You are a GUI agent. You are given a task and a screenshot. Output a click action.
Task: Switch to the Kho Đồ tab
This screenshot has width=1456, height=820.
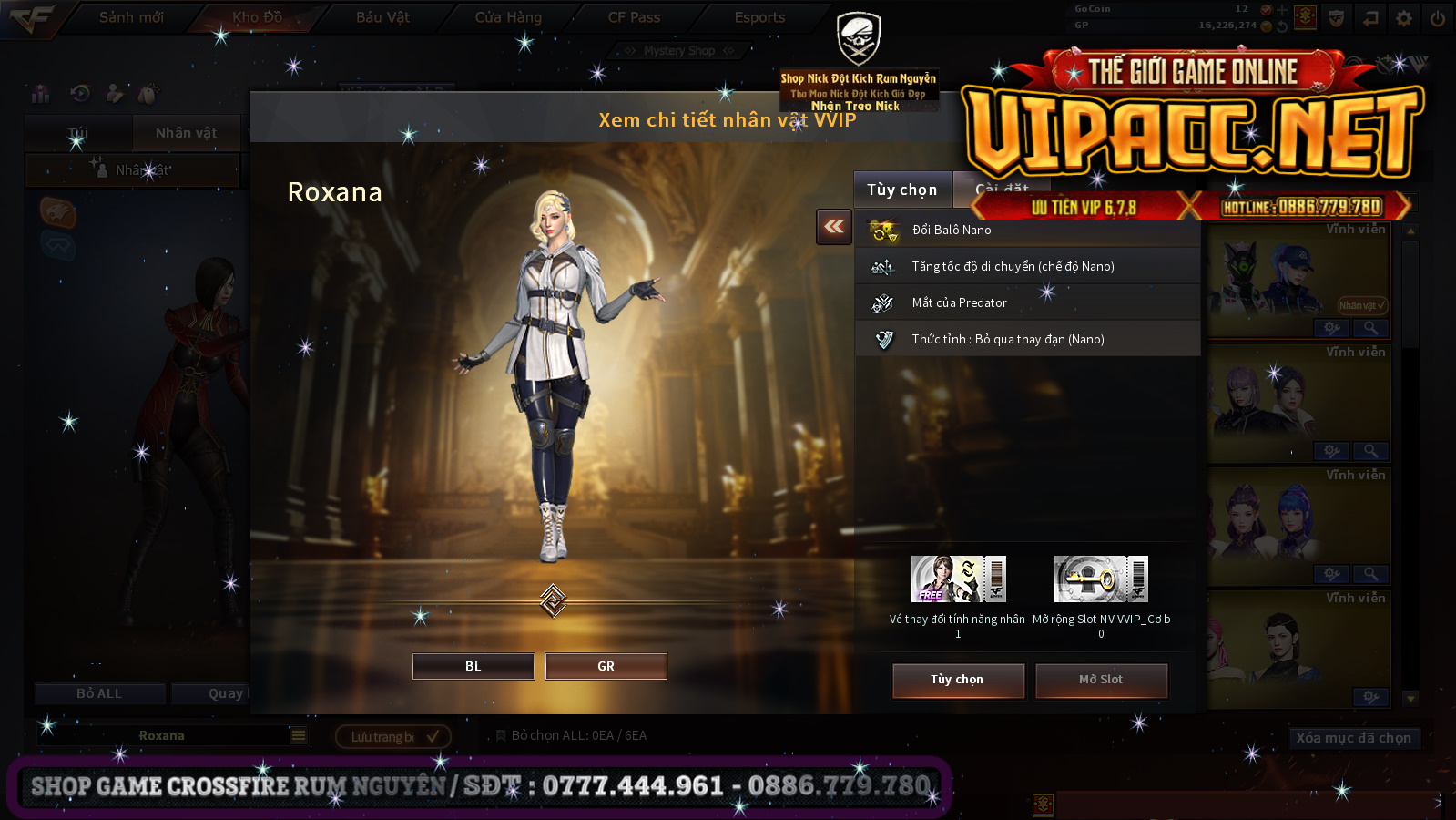point(257,17)
